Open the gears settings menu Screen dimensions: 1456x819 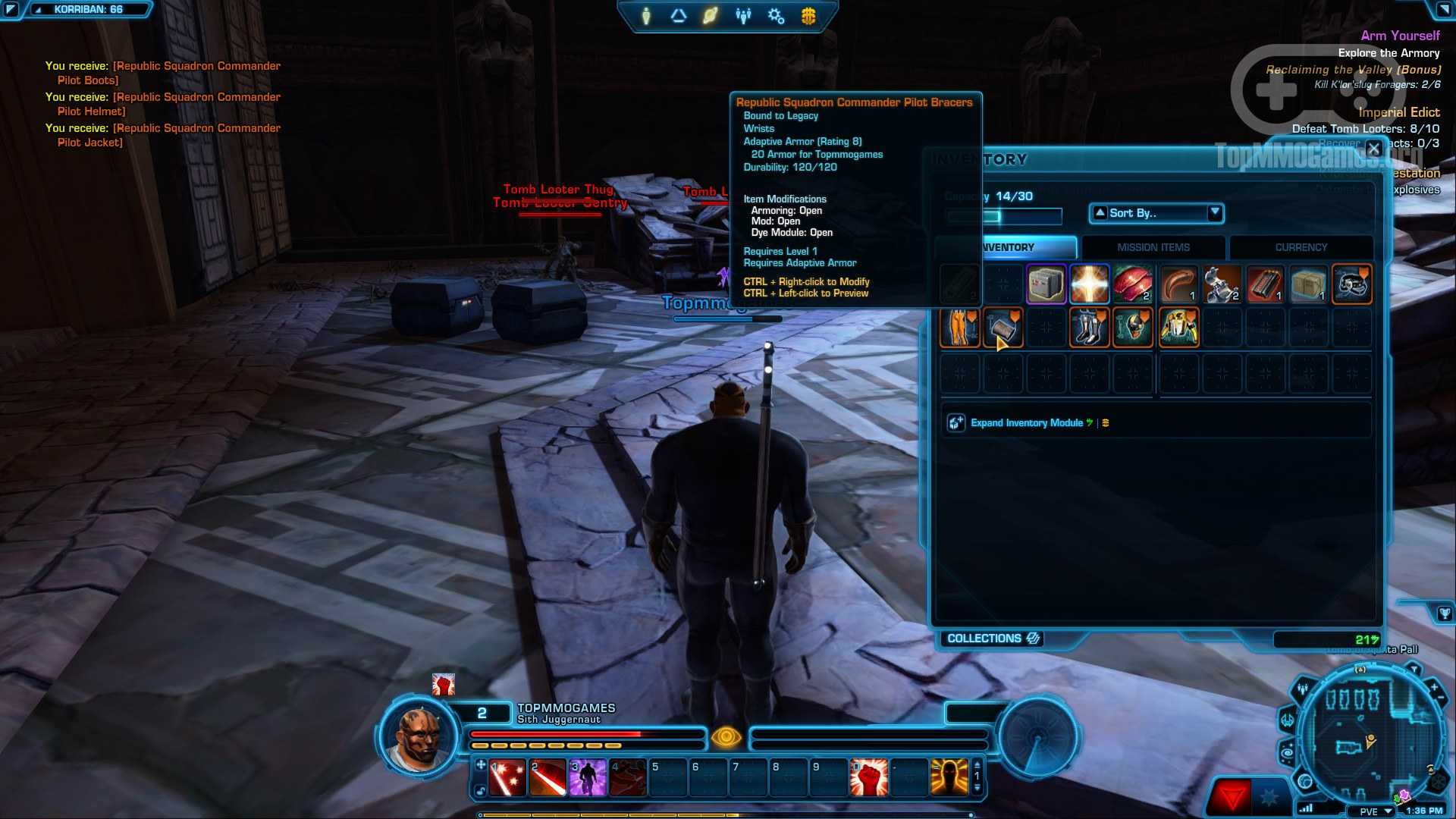(x=776, y=16)
